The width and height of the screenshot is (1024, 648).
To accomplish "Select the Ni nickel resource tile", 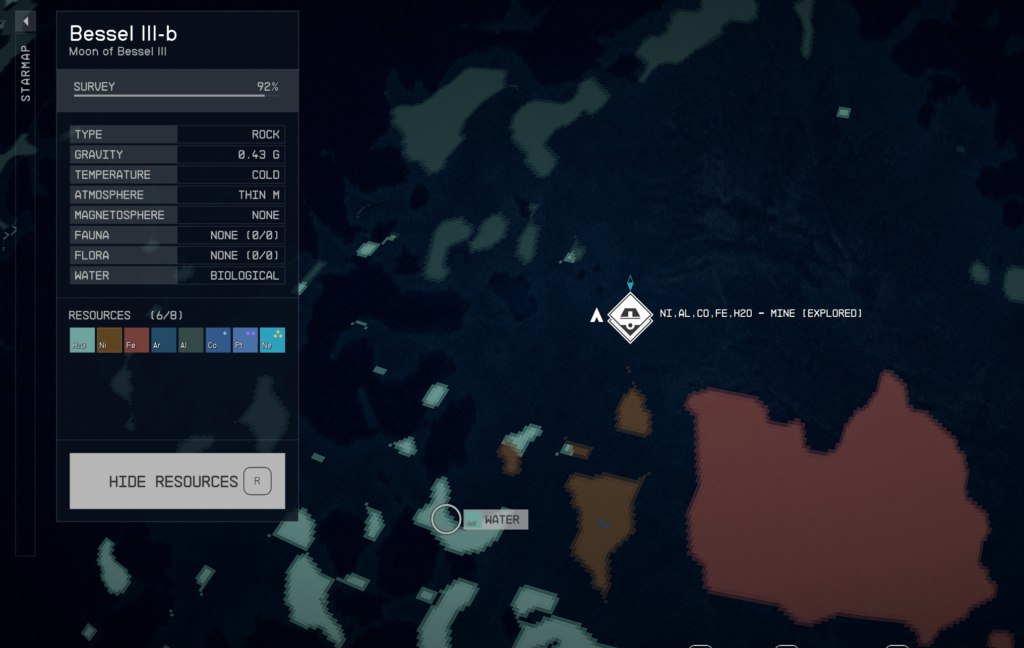I will point(109,340).
